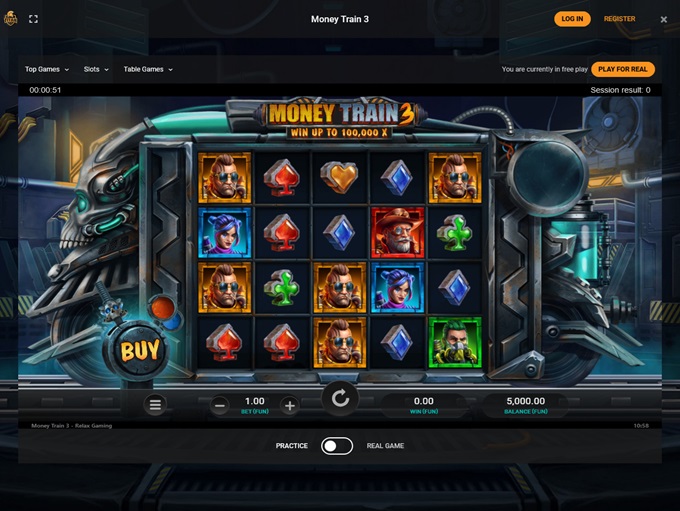Decrease the bet with the minus button
Screen dimensions: 680x511
(x=220, y=405)
